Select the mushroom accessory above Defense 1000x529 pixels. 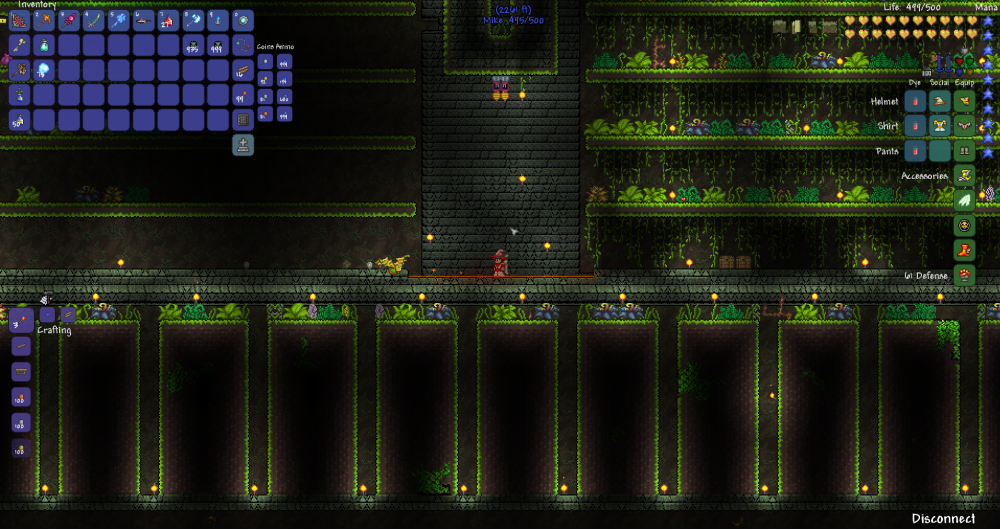coord(964,274)
